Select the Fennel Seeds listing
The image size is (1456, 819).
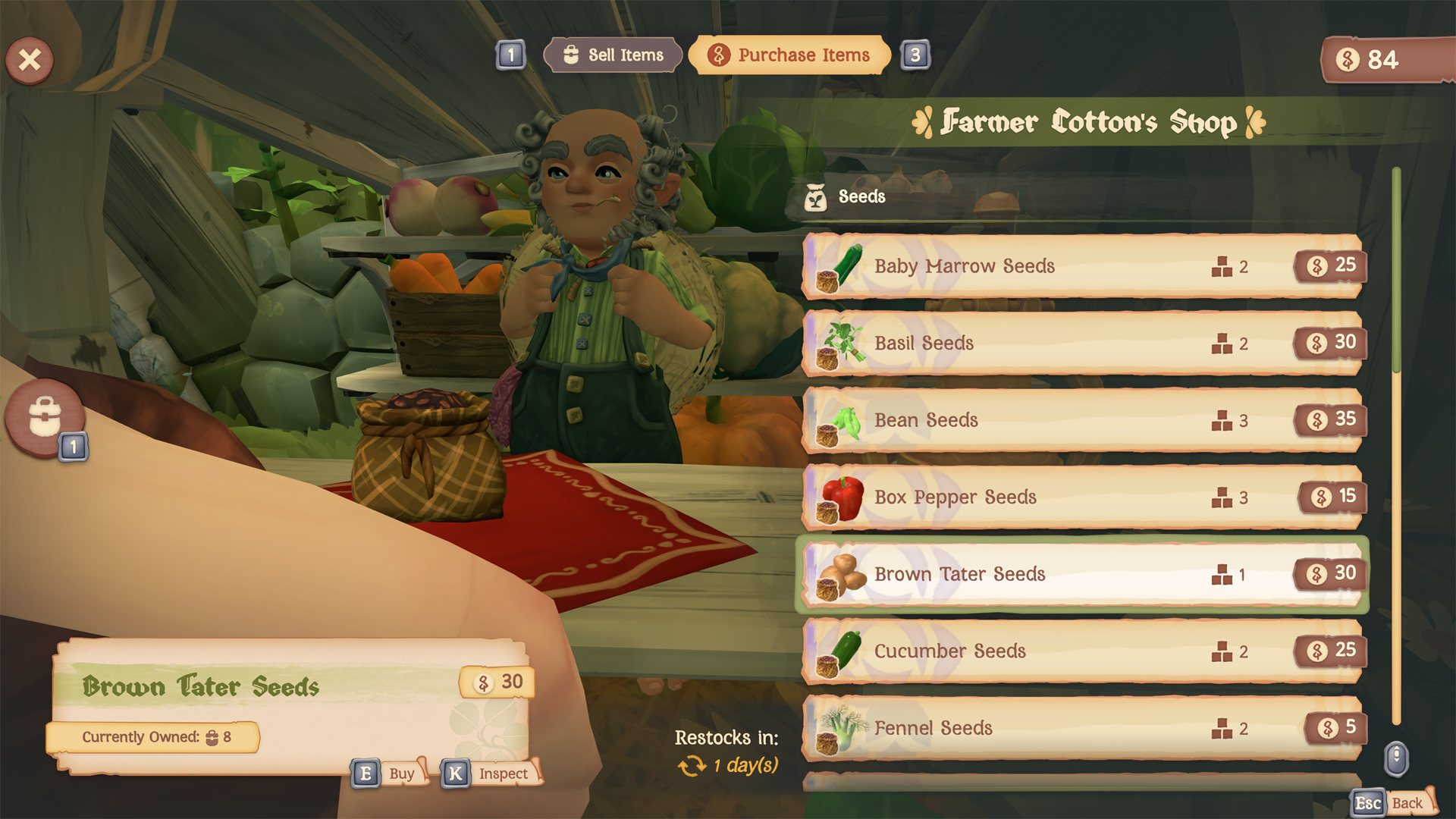[x=1082, y=728]
